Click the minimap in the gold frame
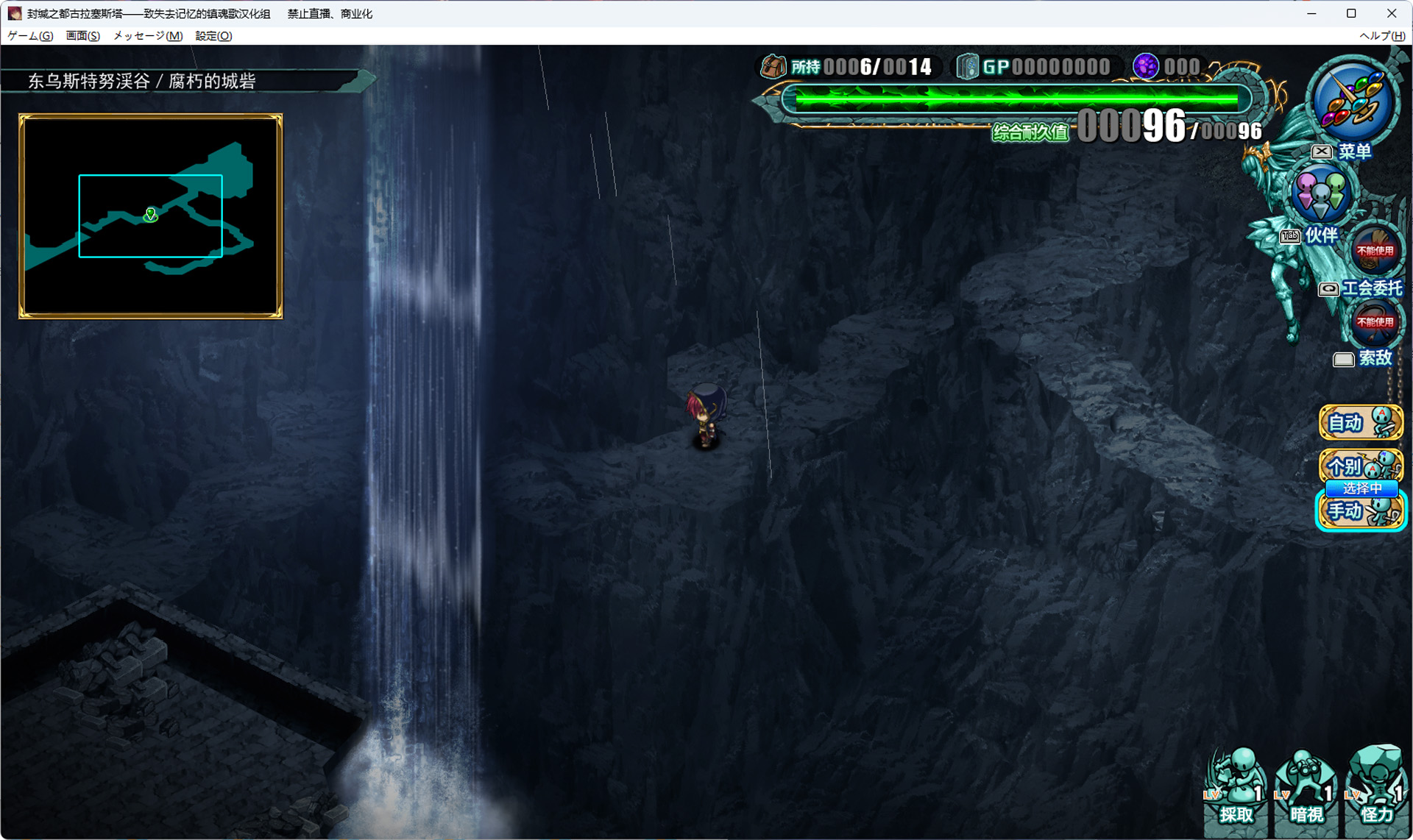The height and width of the screenshot is (840, 1413). [x=151, y=216]
